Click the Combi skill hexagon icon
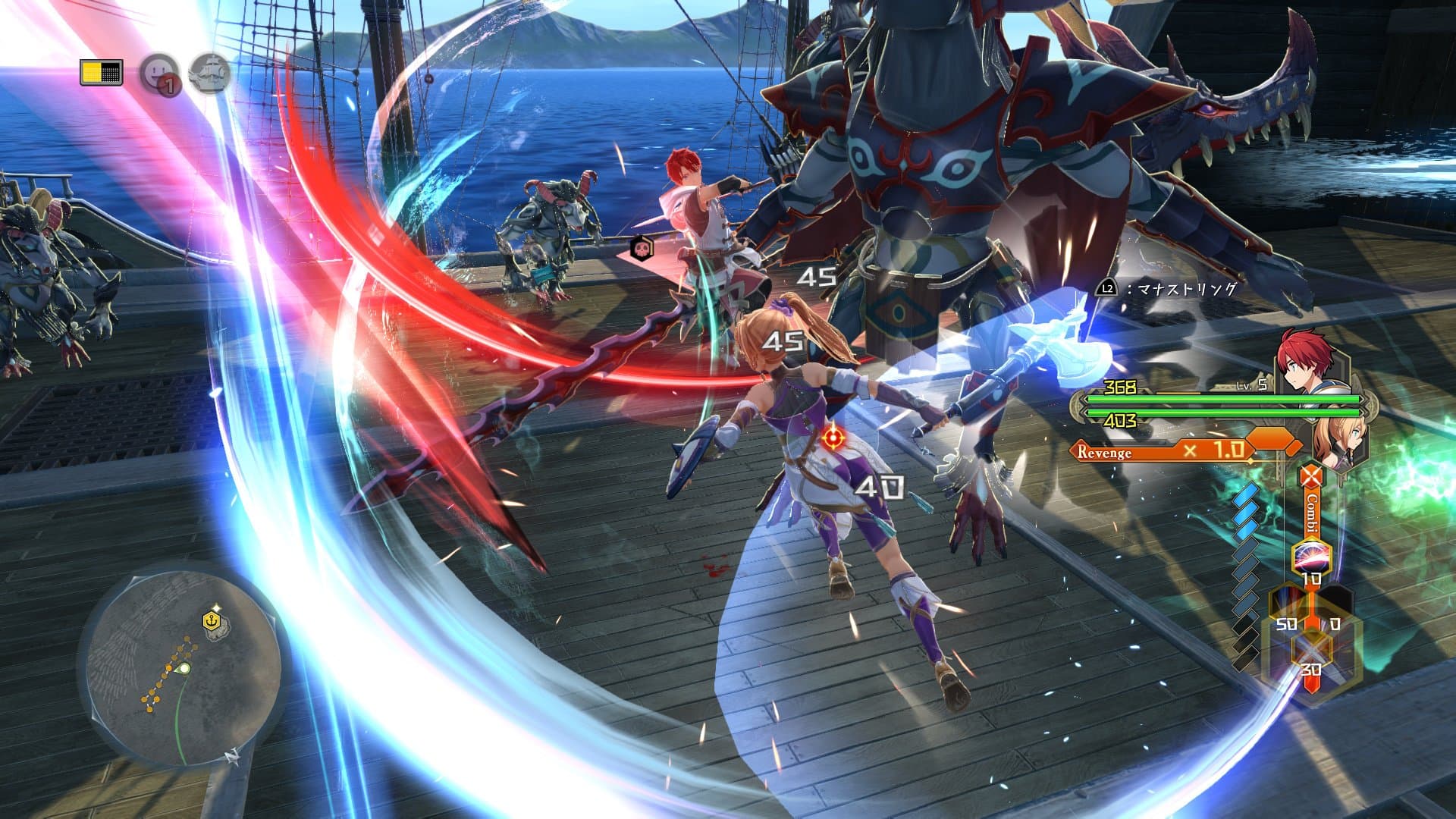The height and width of the screenshot is (819, 1456). [1310, 556]
